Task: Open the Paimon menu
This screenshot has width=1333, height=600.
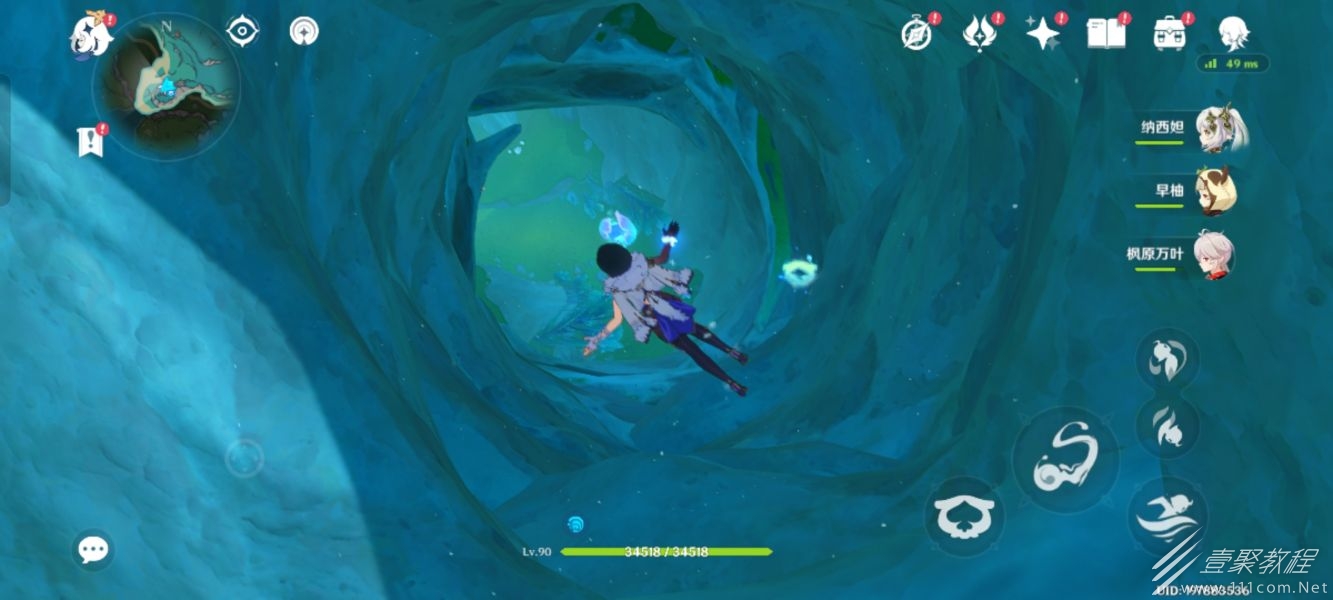Action: tap(91, 37)
